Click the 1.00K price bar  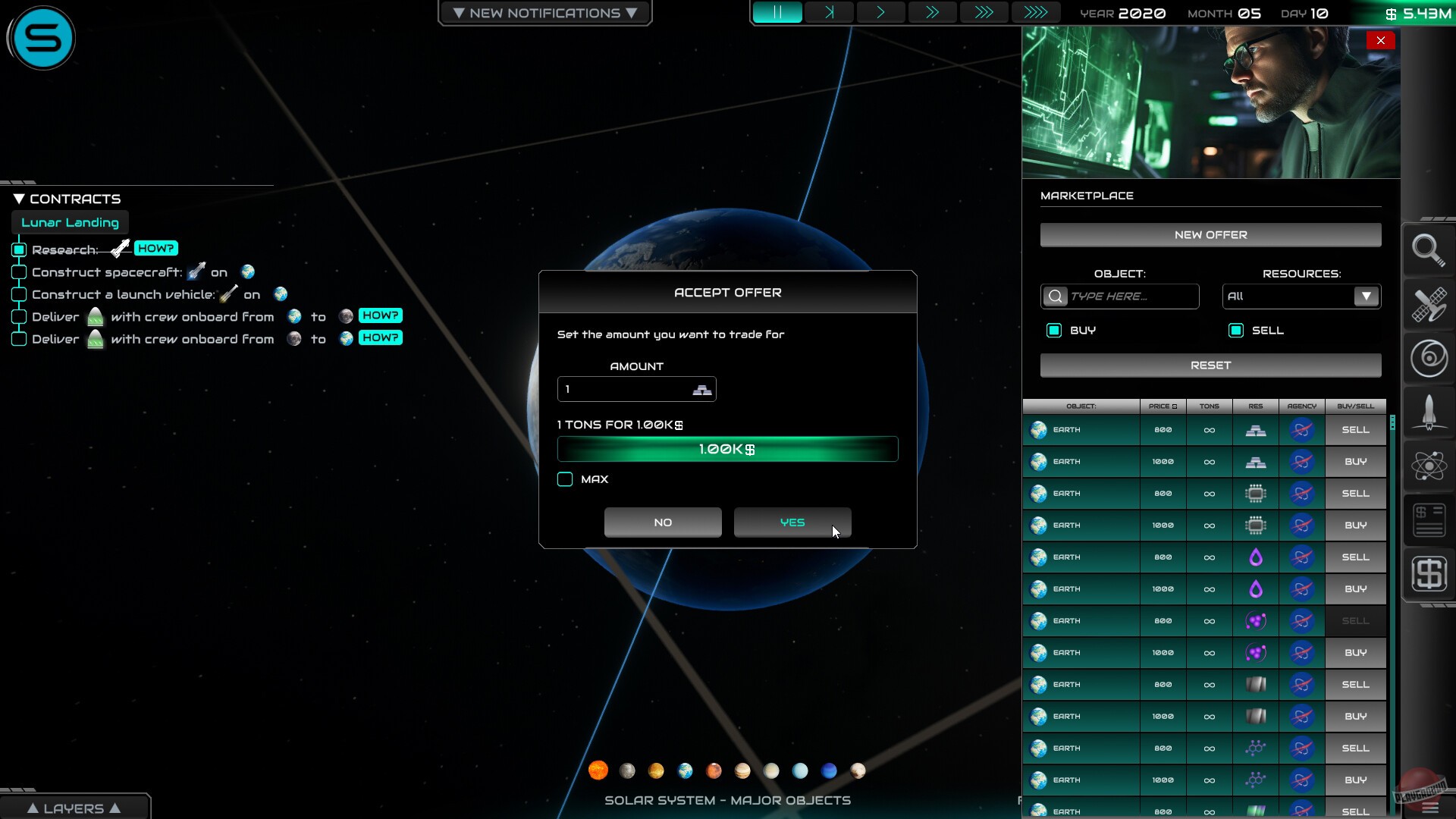727,449
